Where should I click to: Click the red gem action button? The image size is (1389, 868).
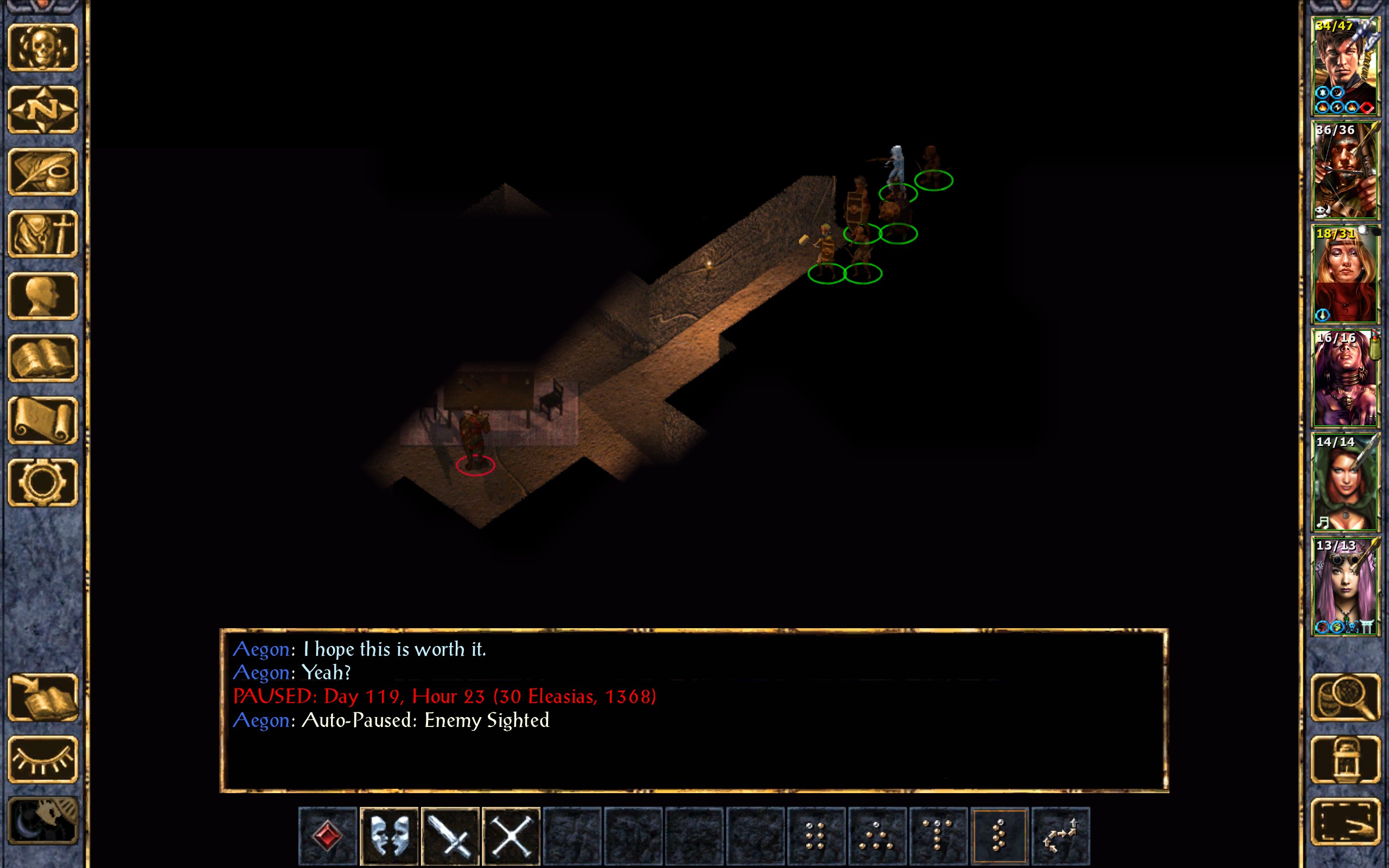coord(328,836)
